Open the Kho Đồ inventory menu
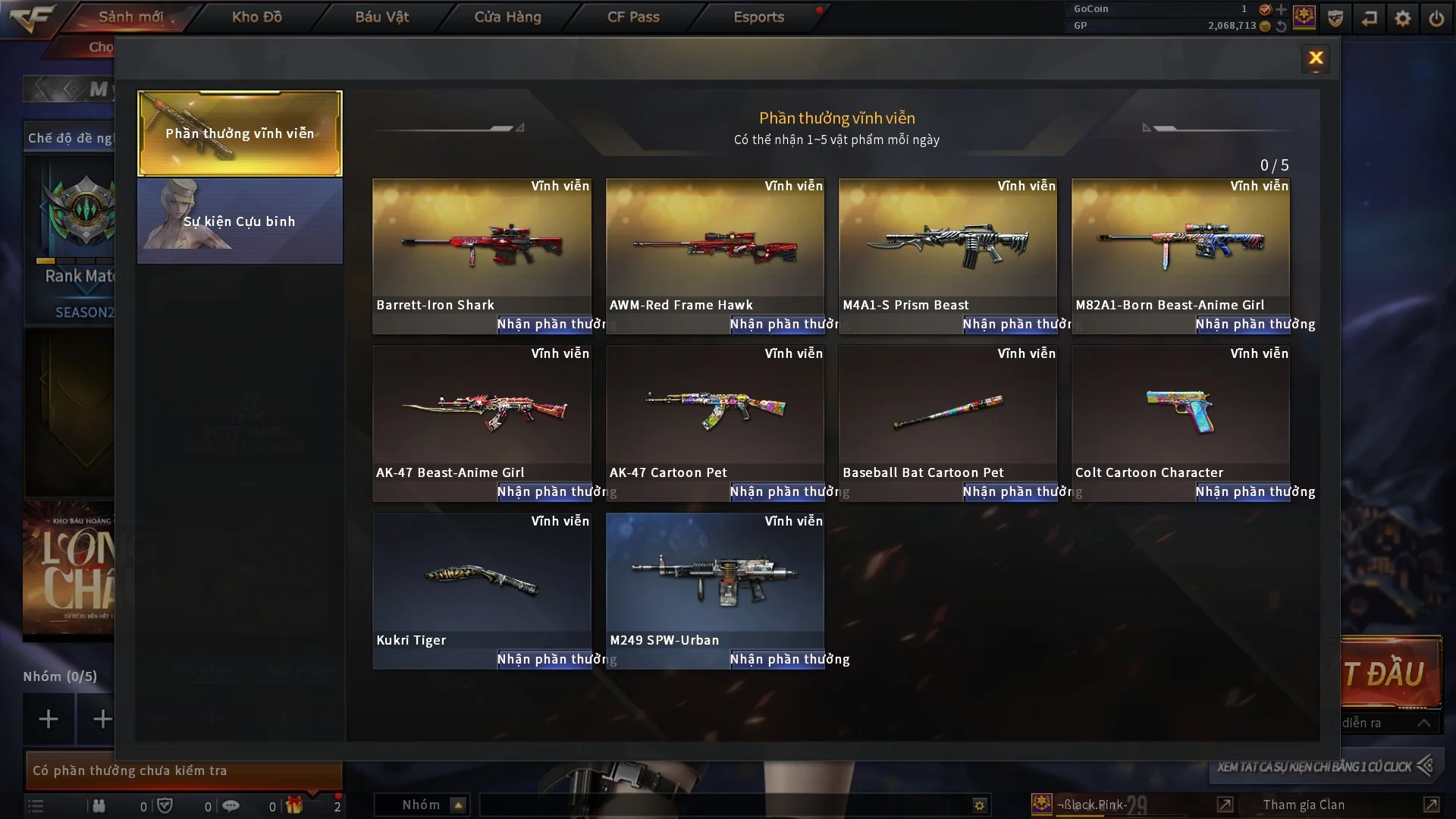 [256, 17]
